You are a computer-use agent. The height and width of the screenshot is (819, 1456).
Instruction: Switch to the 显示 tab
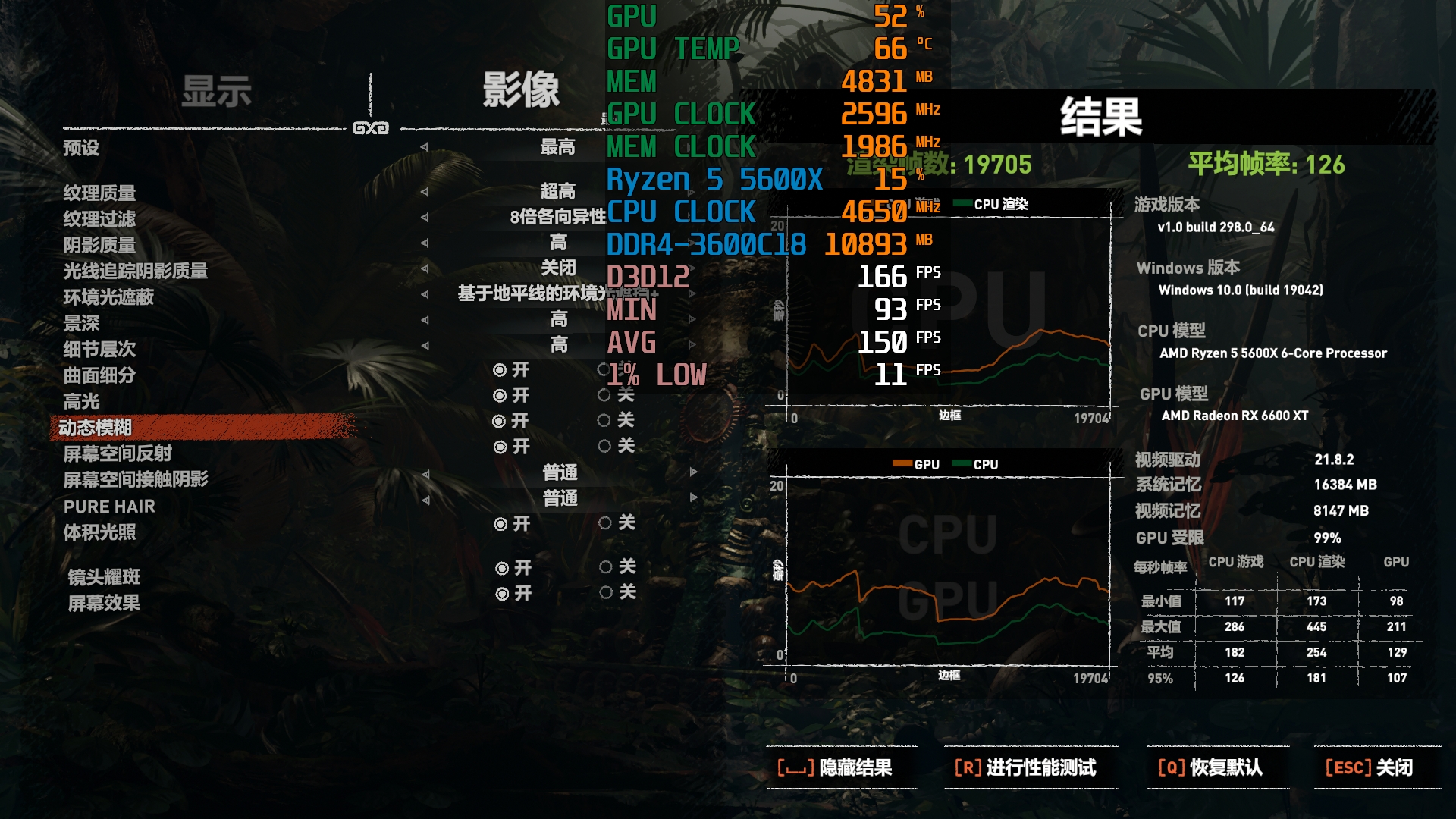(x=217, y=90)
